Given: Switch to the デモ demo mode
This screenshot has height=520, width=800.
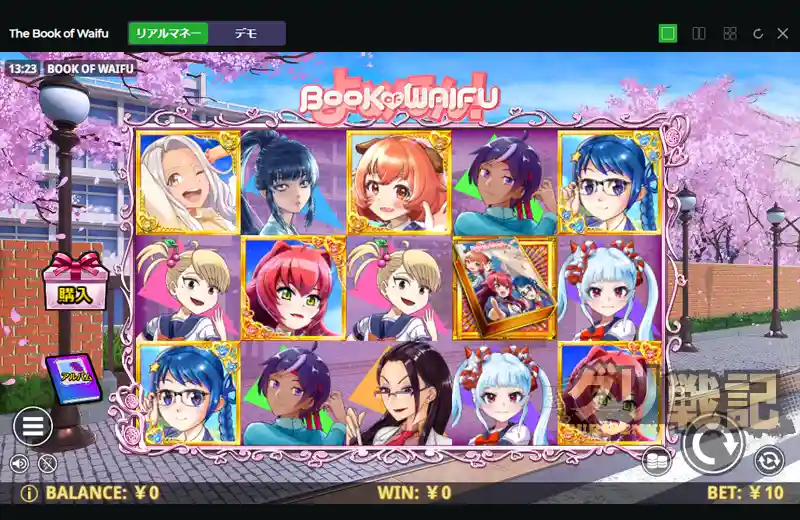Looking at the screenshot, I should coord(246,33).
